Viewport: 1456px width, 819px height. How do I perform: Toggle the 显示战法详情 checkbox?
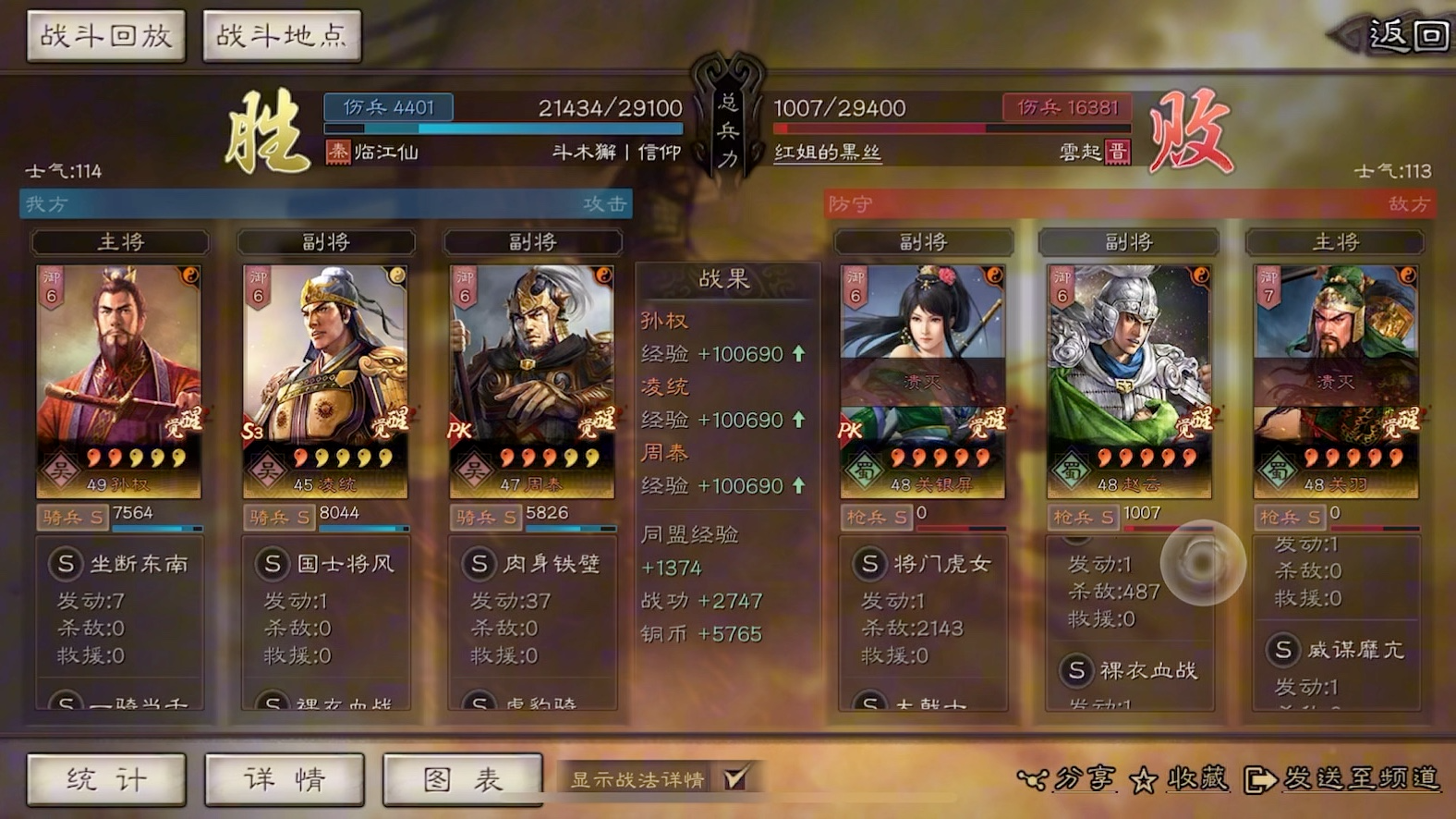735,778
